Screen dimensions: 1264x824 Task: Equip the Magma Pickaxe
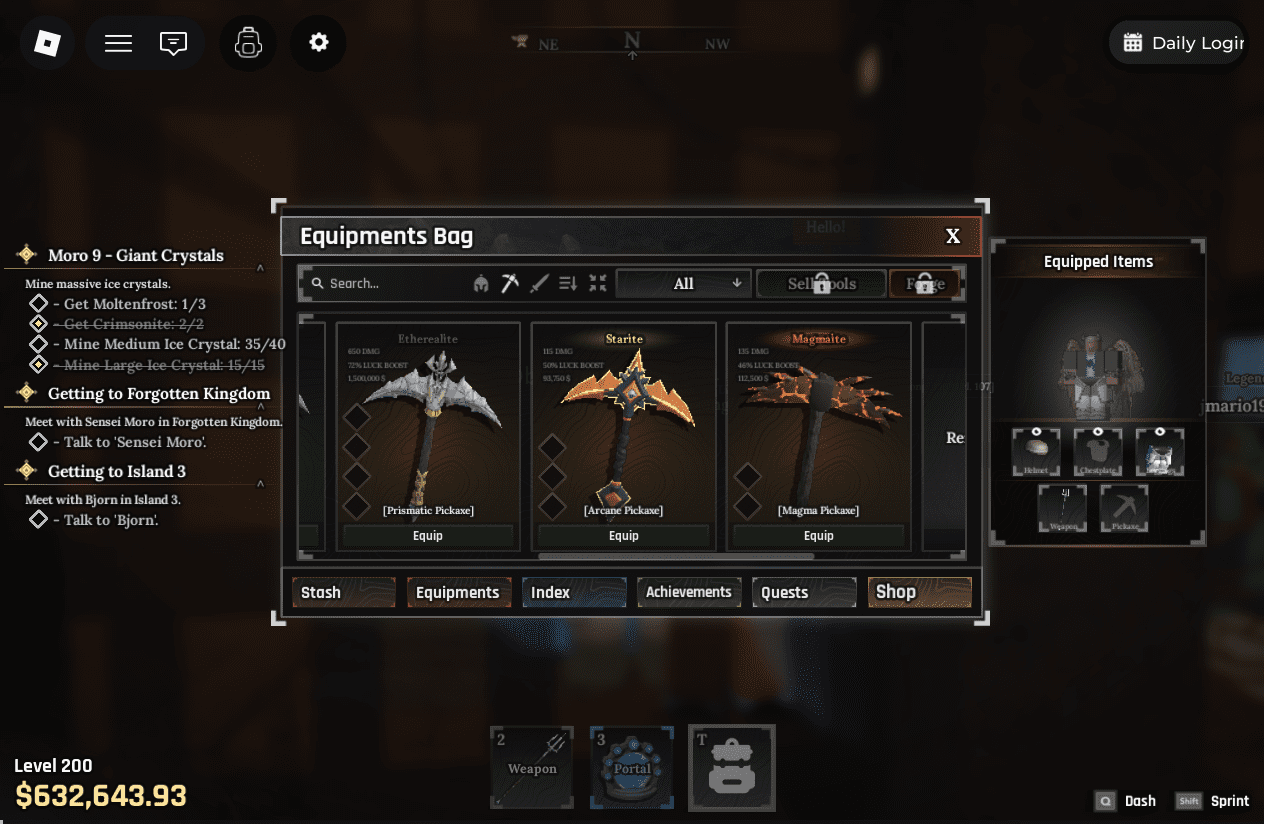(x=818, y=536)
